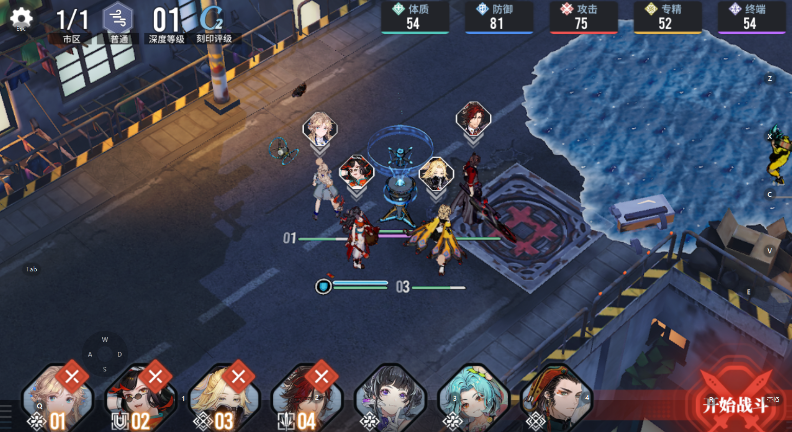Select deployed blonde character portrait 01
Image resolution: width=792 pixels, height=432 pixels.
click(57, 397)
